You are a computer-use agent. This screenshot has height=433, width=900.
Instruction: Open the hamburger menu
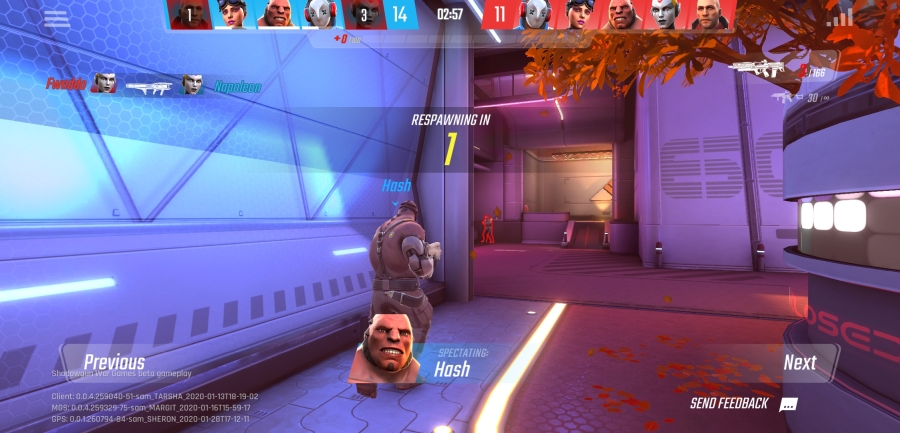click(x=56, y=18)
